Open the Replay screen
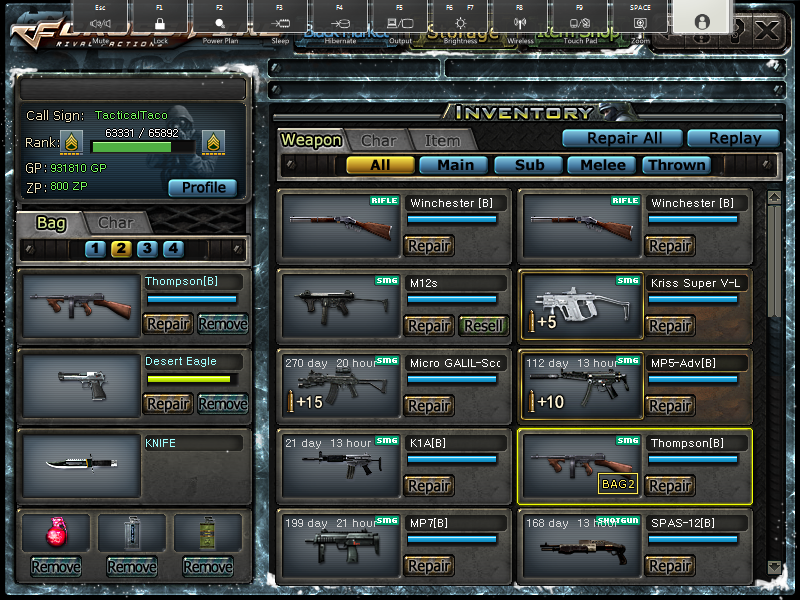Viewport: 800px width, 600px height. (x=737, y=138)
